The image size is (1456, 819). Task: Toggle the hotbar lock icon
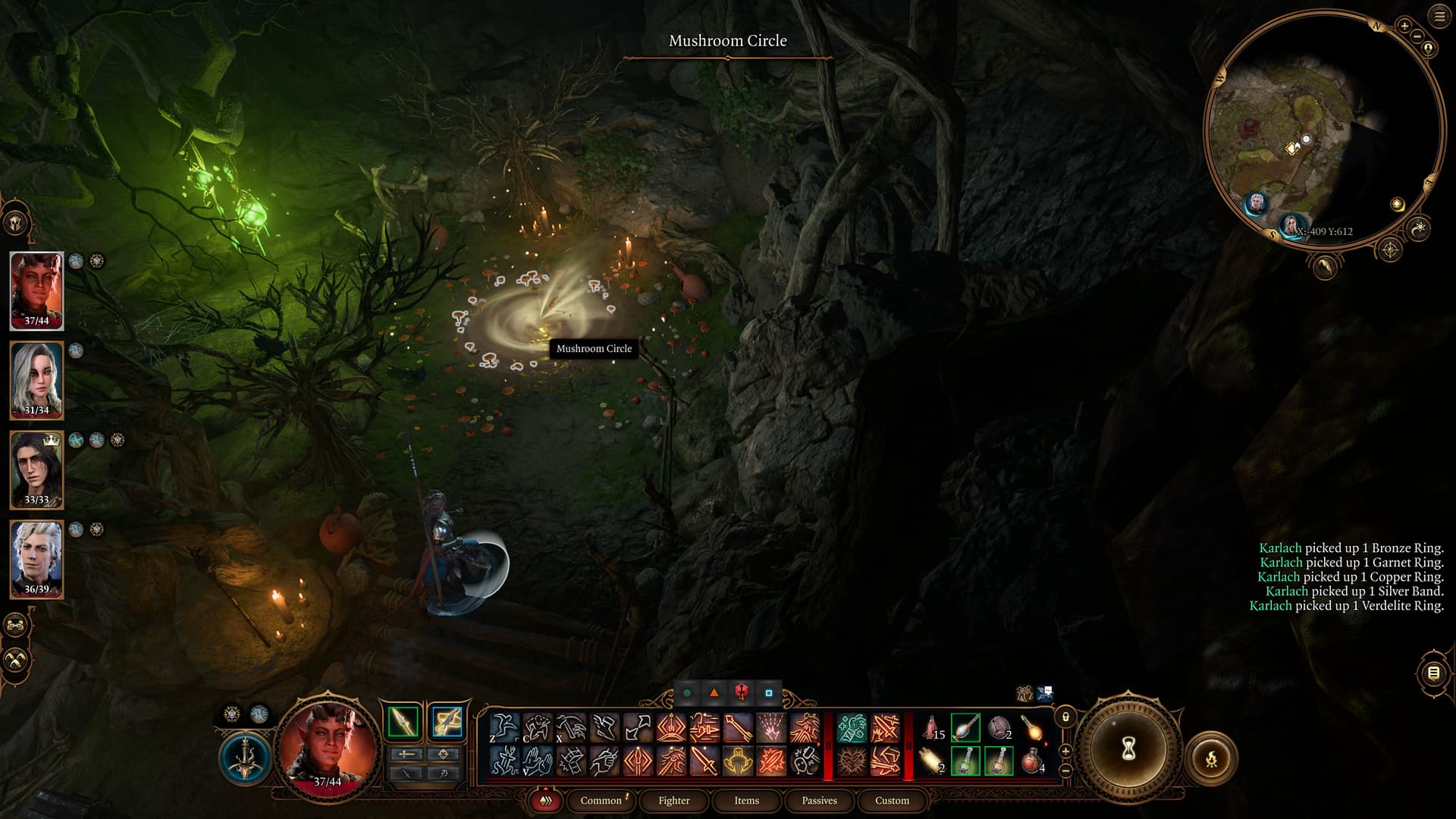coord(1065,717)
